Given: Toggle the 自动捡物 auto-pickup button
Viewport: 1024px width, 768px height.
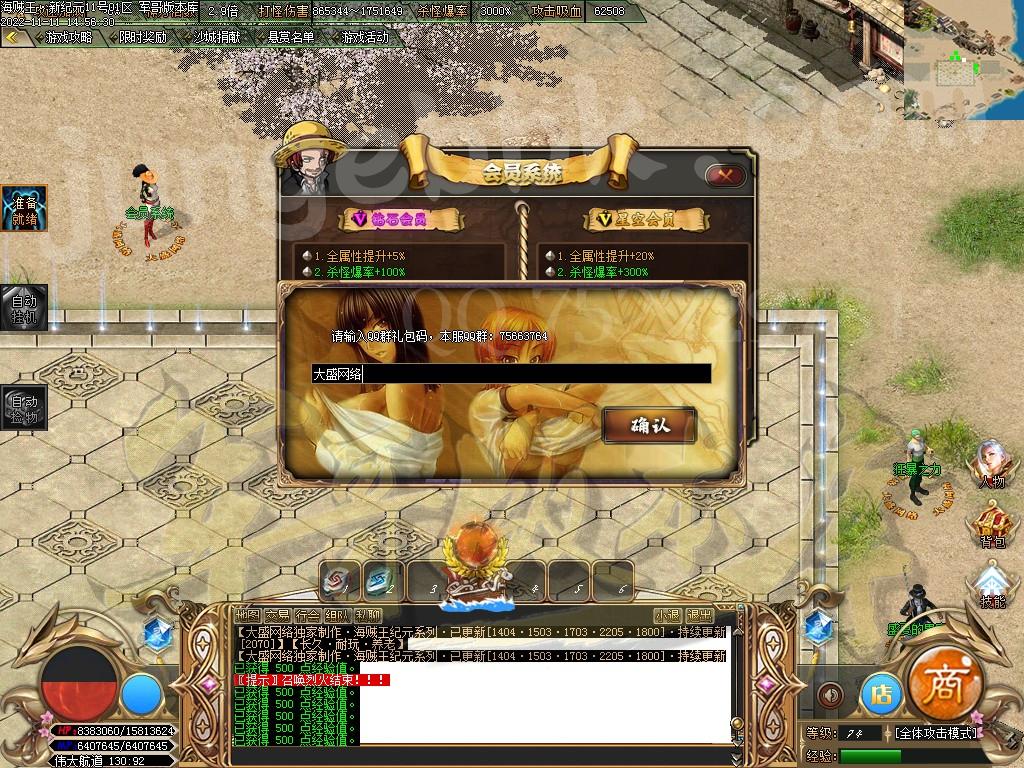Looking at the screenshot, I should (23, 409).
